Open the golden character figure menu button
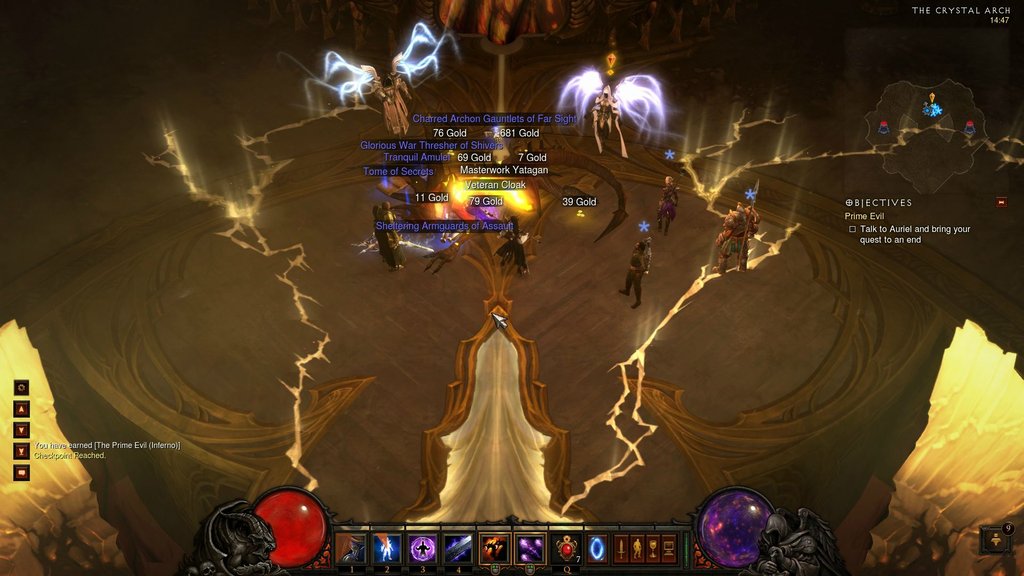This screenshot has height=576, width=1024. point(636,549)
